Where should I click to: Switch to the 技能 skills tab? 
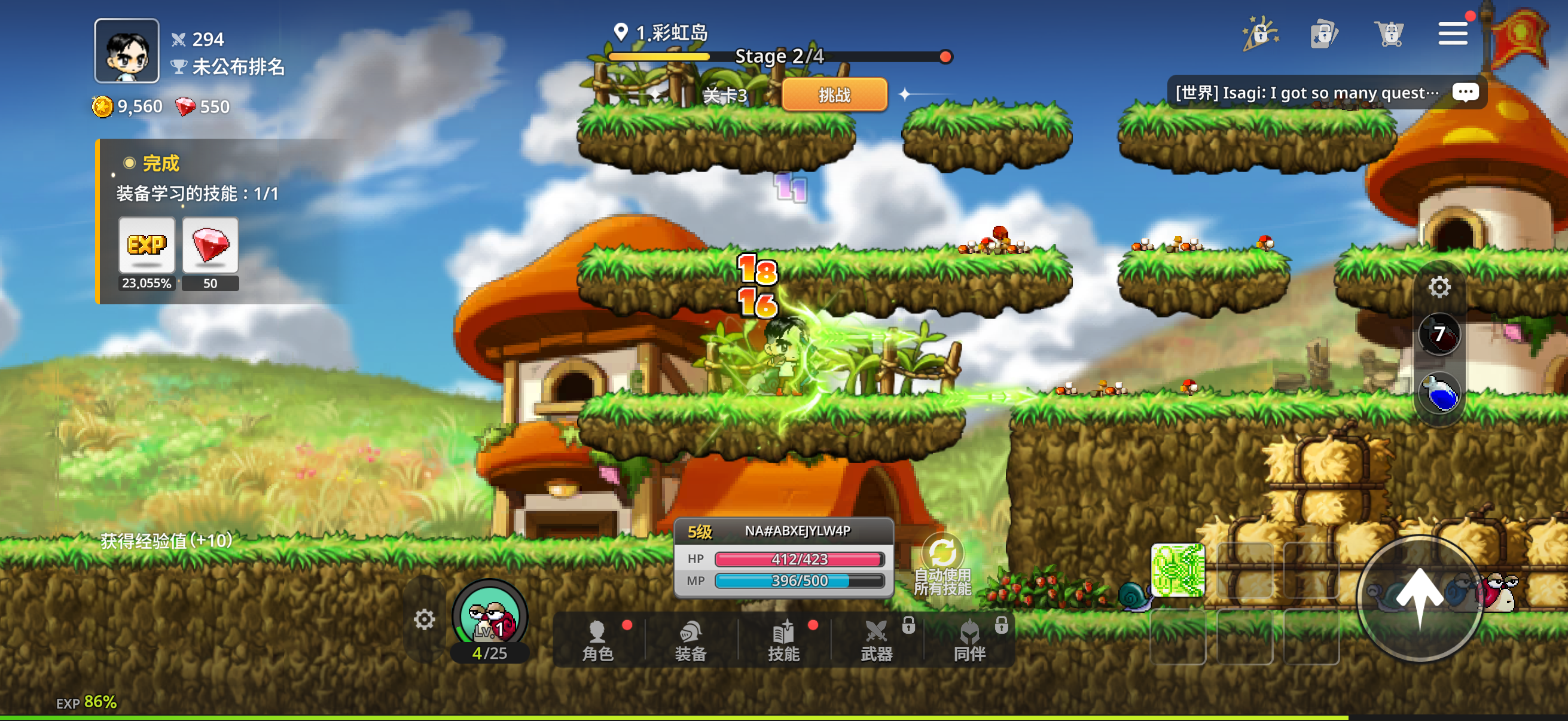(783, 640)
